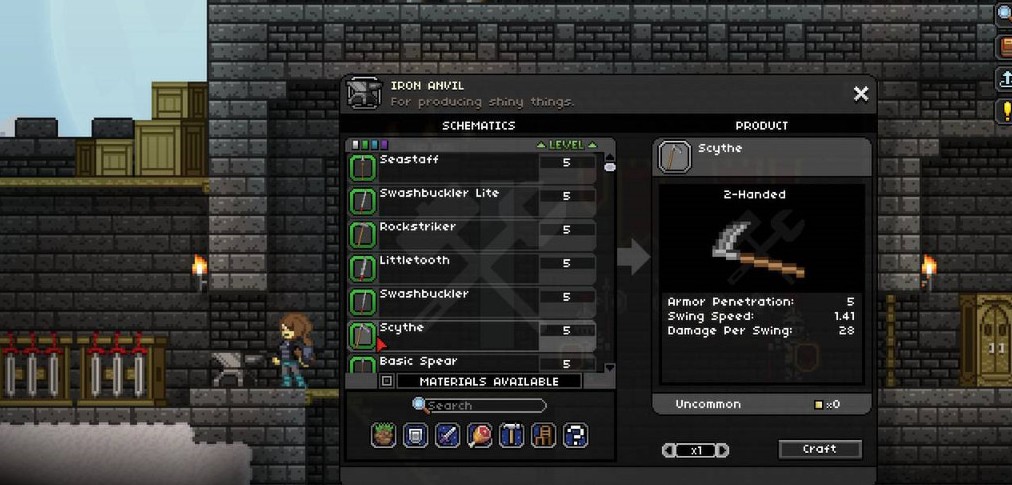Show the chair furniture category

click(x=543, y=436)
